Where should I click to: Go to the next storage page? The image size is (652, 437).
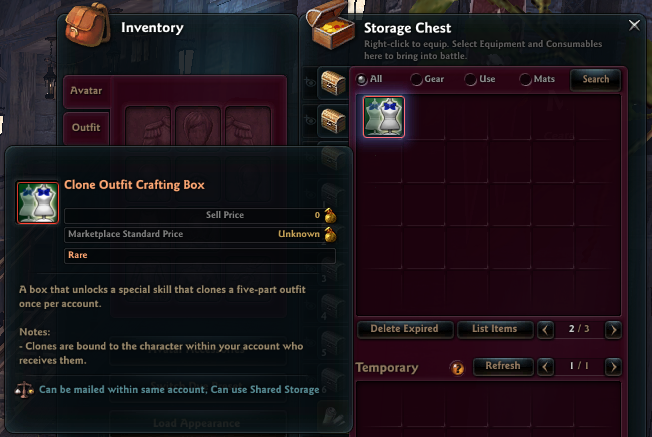pyautogui.click(x=613, y=329)
